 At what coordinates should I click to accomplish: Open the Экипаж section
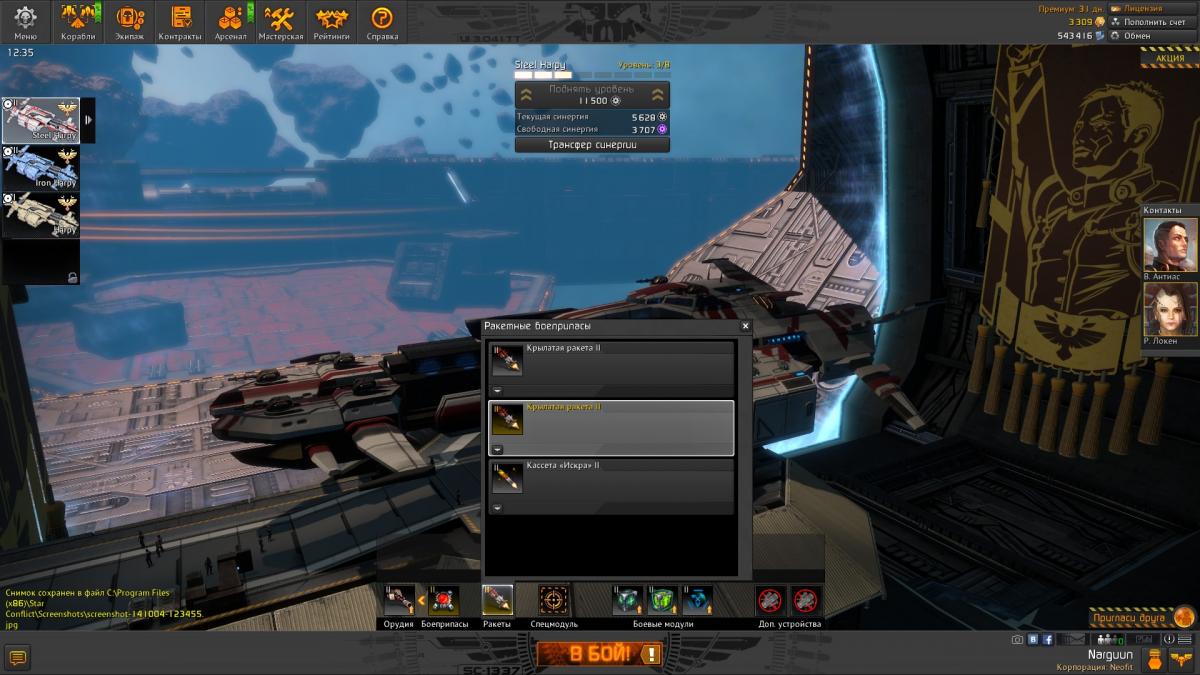coord(129,22)
